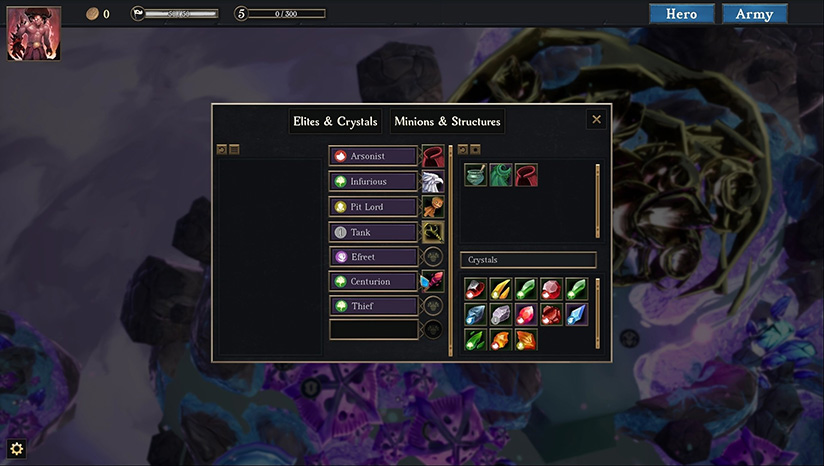Select the green cauldron item
The width and height of the screenshot is (824, 466).
click(476, 175)
